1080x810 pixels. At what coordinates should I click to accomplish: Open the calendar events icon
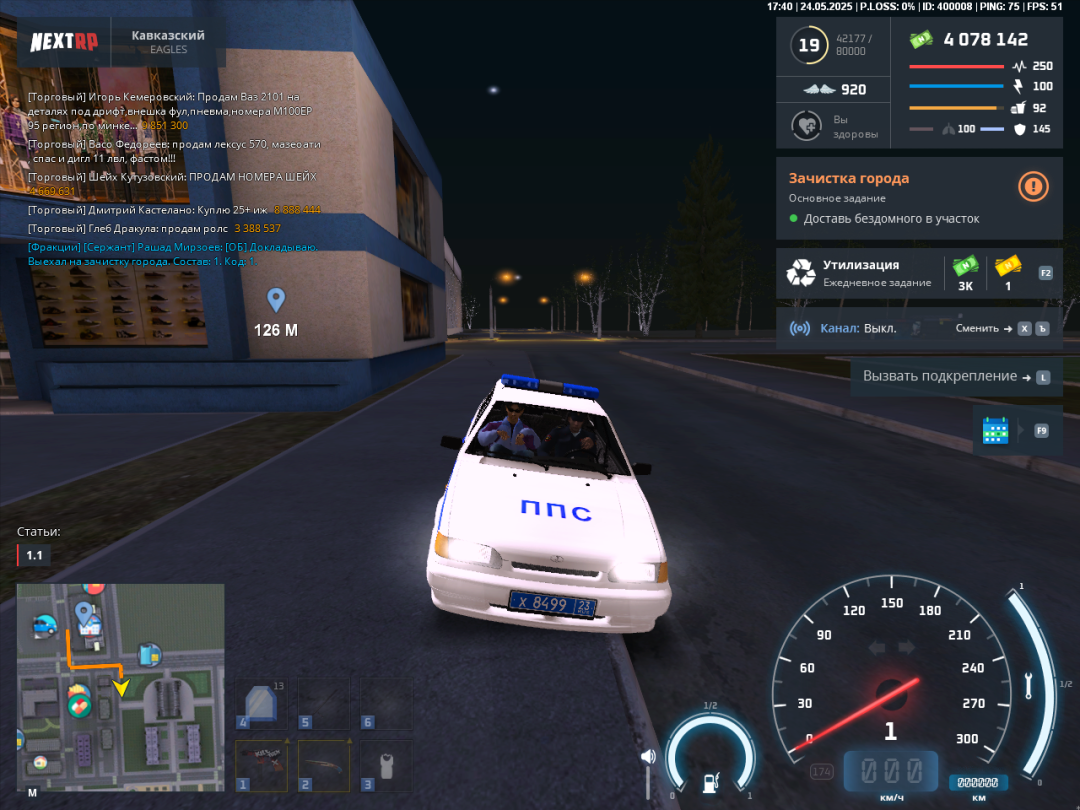click(996, 430)
